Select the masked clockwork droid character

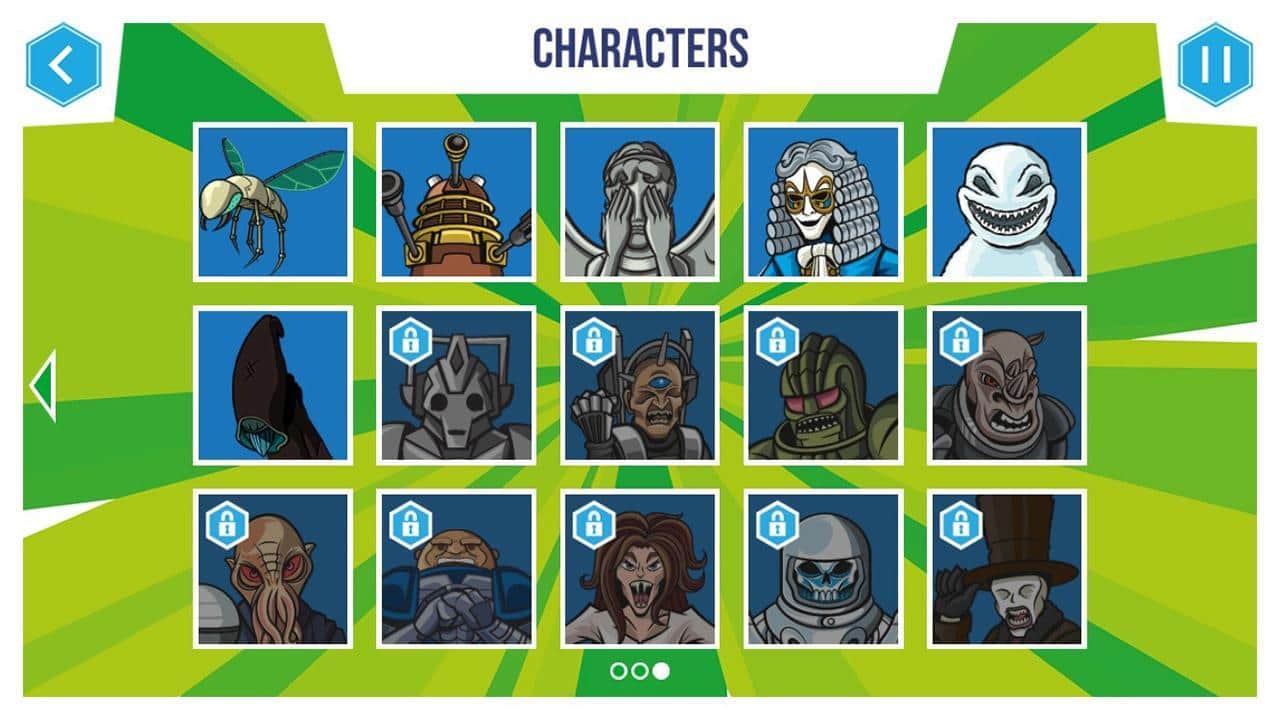click(823, 202)
